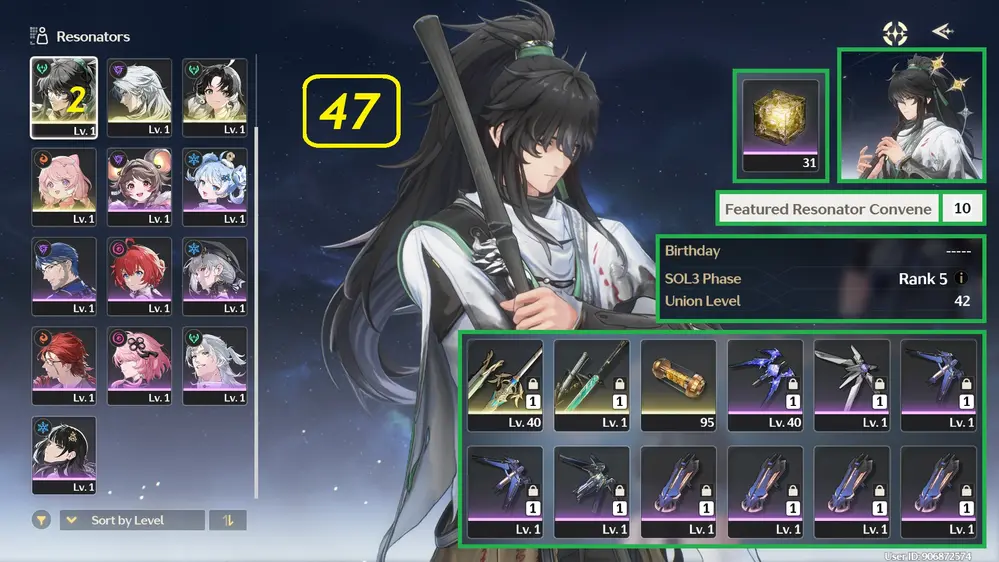The width and height of the screenshot is (999, 562).
Task: Select the blue-haired resonator wearing glasses
Action: tap(64, 276)
